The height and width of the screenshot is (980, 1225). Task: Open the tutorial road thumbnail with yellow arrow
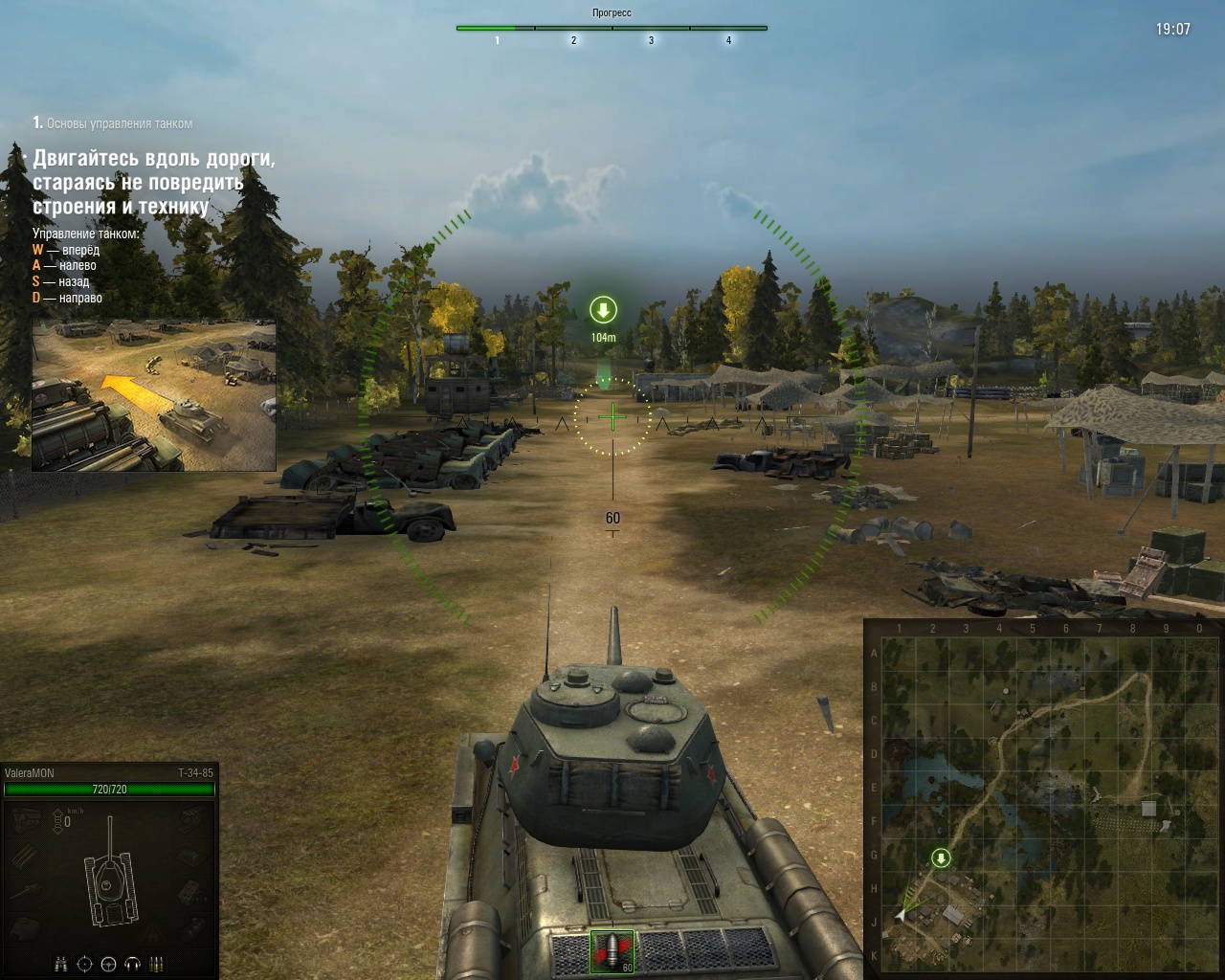pos(154,395)
